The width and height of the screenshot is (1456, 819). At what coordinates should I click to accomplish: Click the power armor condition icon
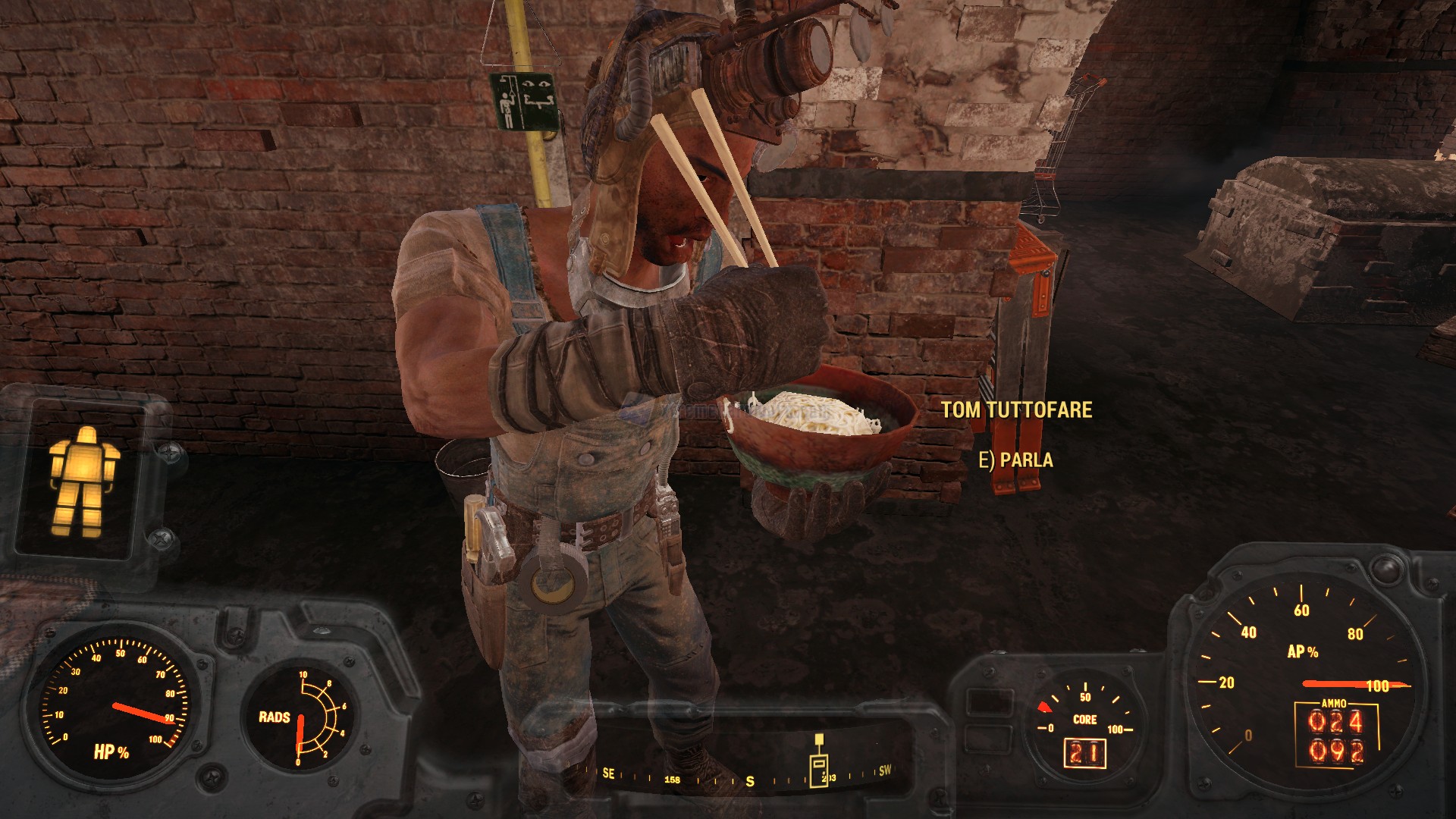(83, 479)
